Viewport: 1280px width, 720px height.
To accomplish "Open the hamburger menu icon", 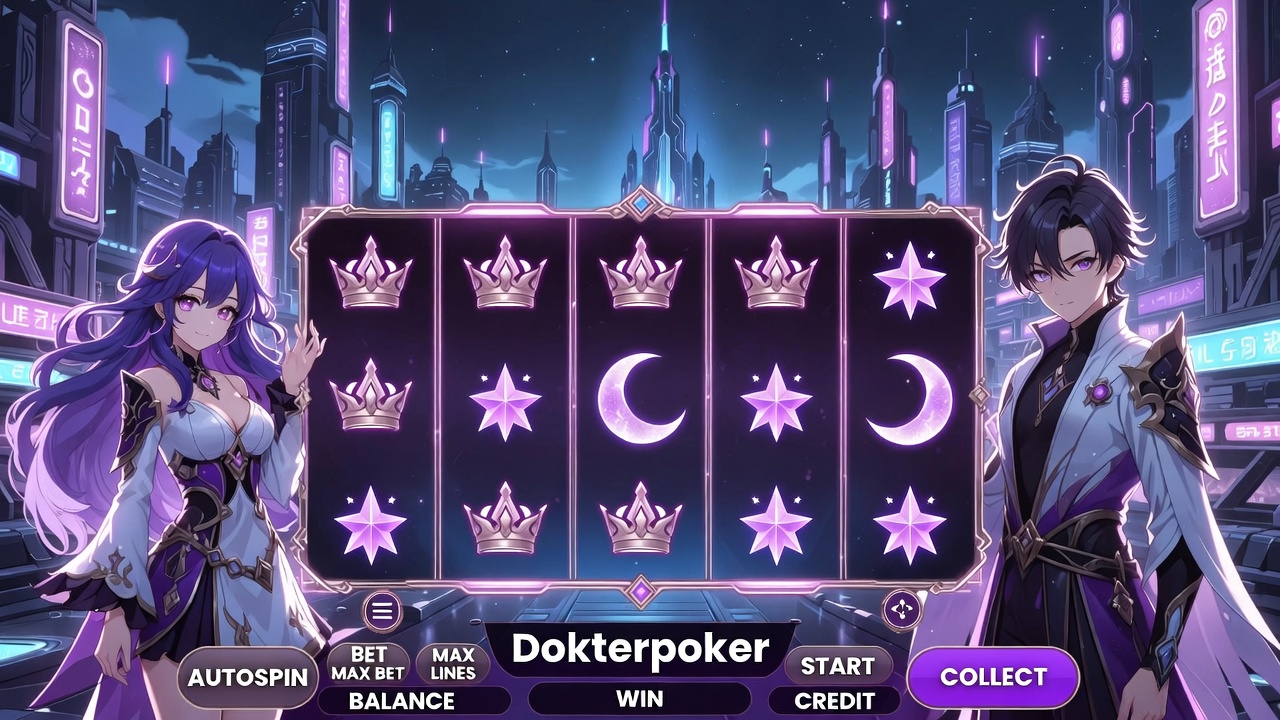I will pos(382,609).
